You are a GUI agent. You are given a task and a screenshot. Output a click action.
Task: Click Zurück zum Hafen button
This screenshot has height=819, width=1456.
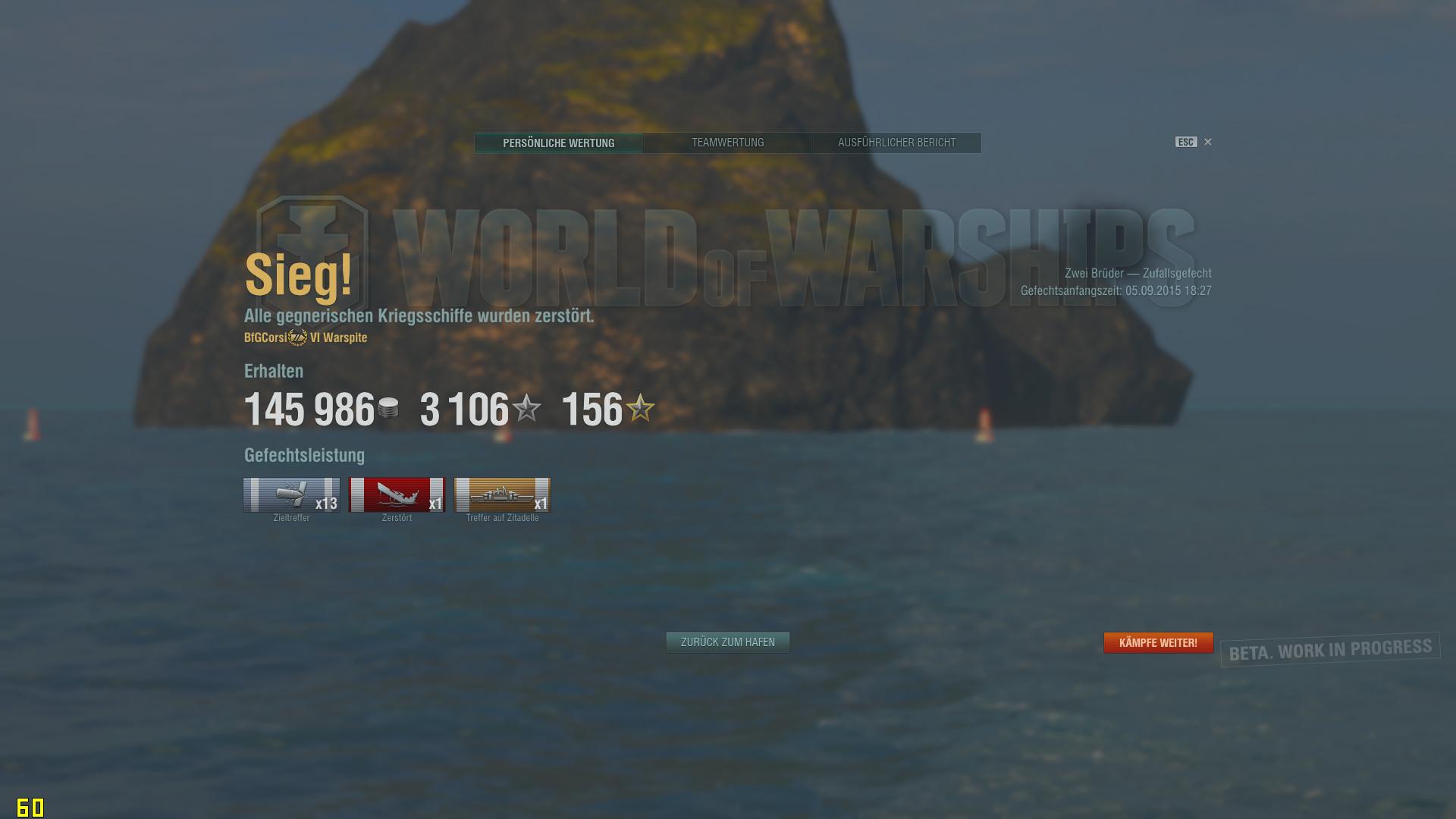point(727,642)
